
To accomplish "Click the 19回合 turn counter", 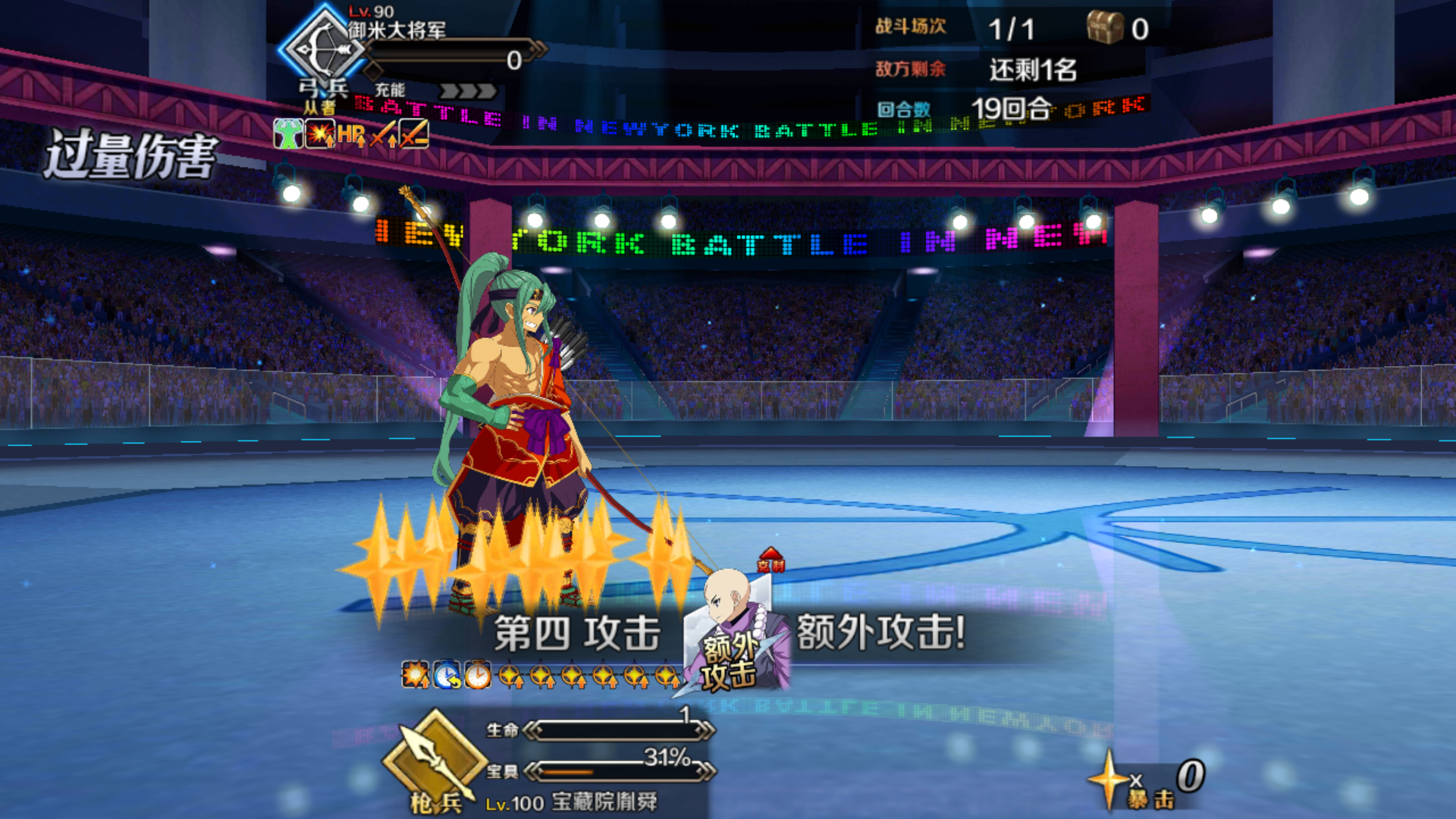I will click(1011, 107).
